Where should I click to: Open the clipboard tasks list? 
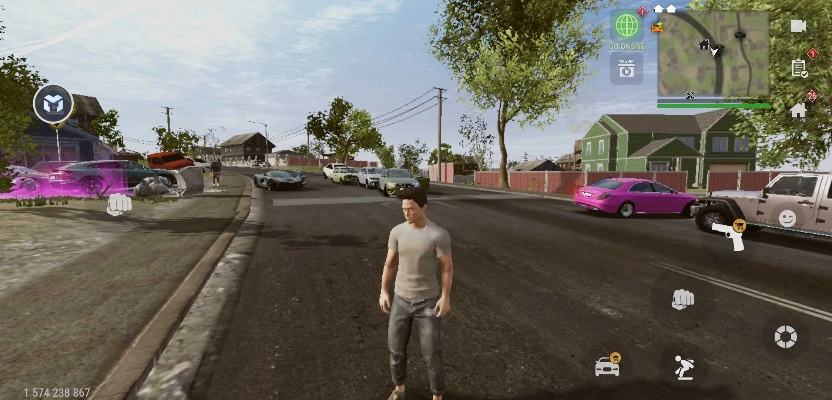point(798,68)
